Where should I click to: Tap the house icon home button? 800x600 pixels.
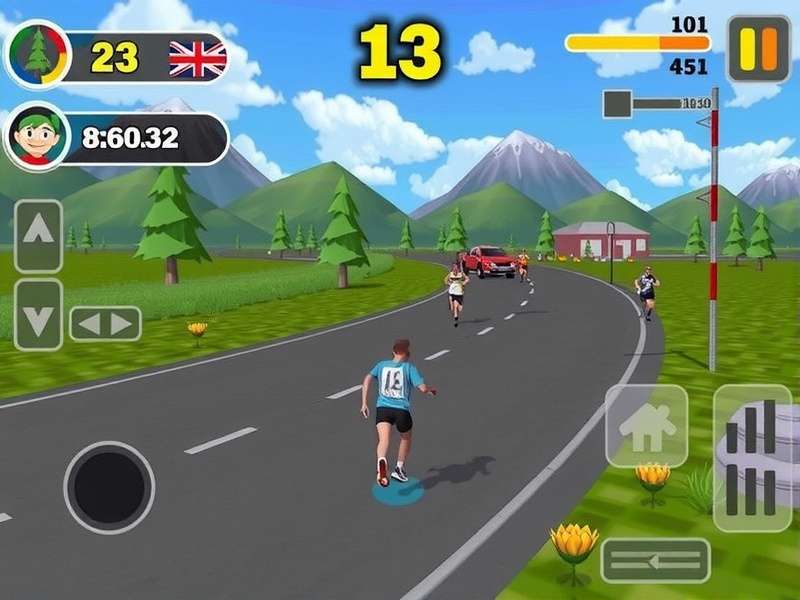click(646, 426)
